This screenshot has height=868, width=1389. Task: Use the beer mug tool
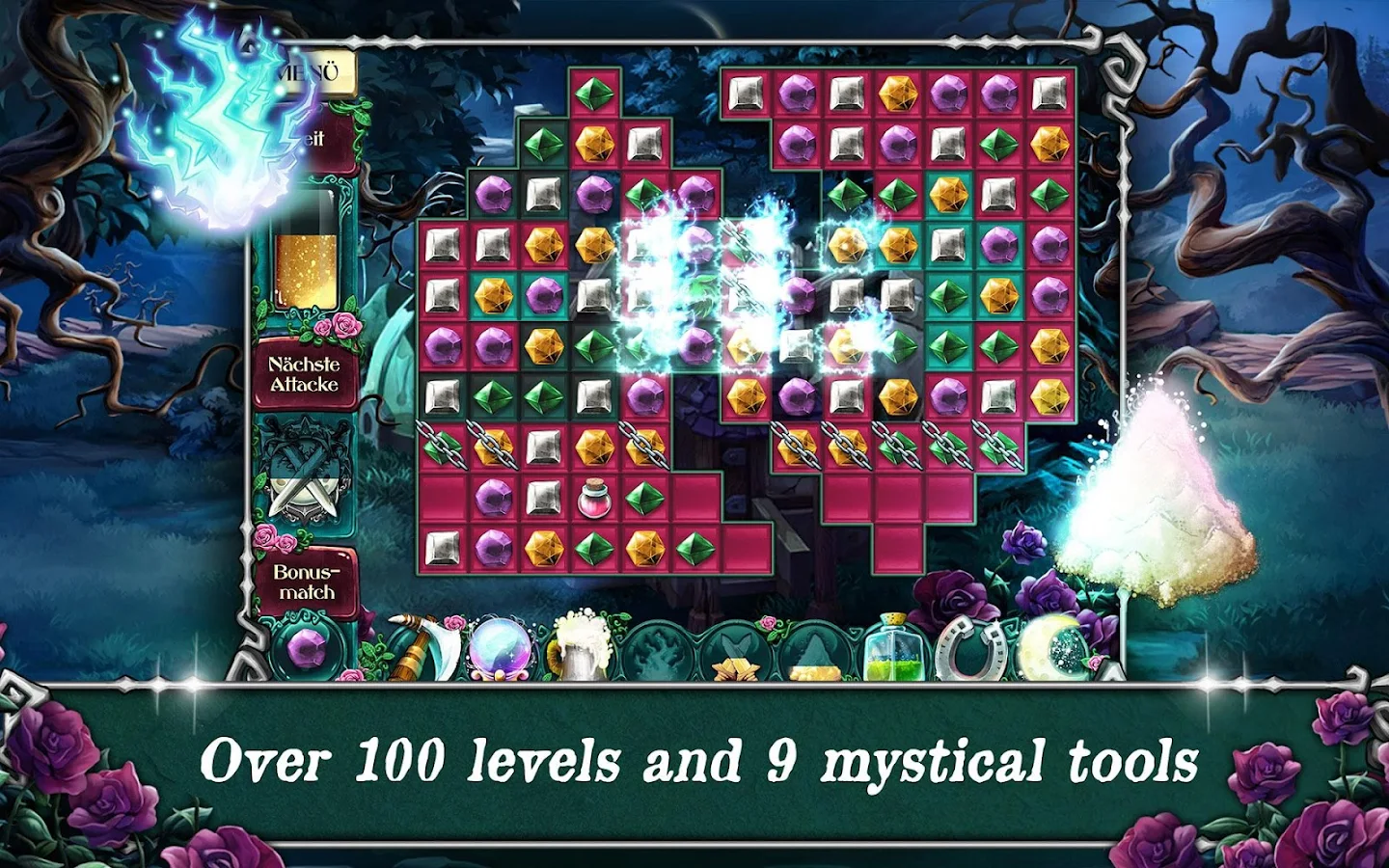click(x=582, y=644)
